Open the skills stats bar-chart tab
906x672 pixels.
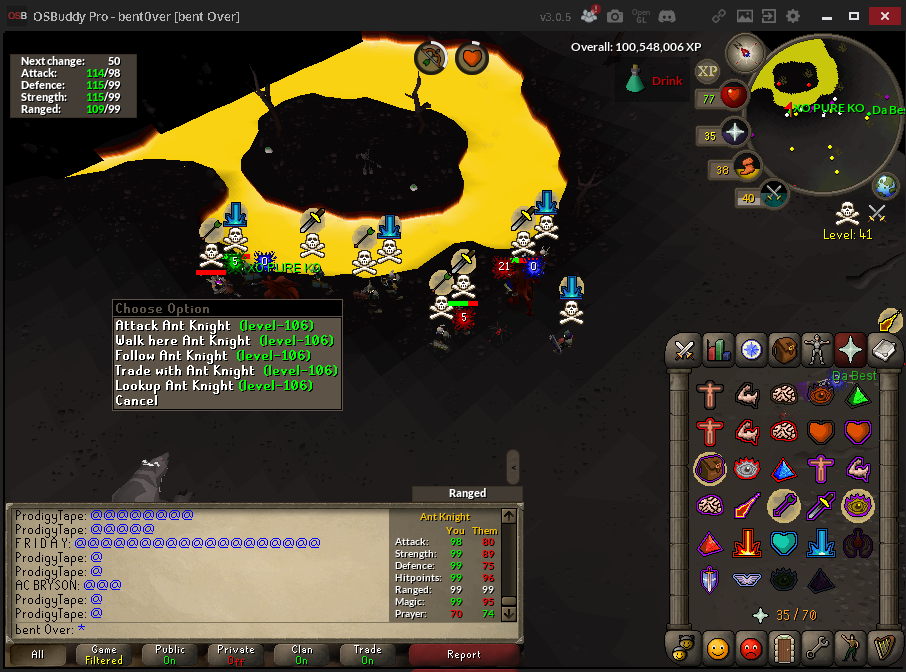[718, 349]
